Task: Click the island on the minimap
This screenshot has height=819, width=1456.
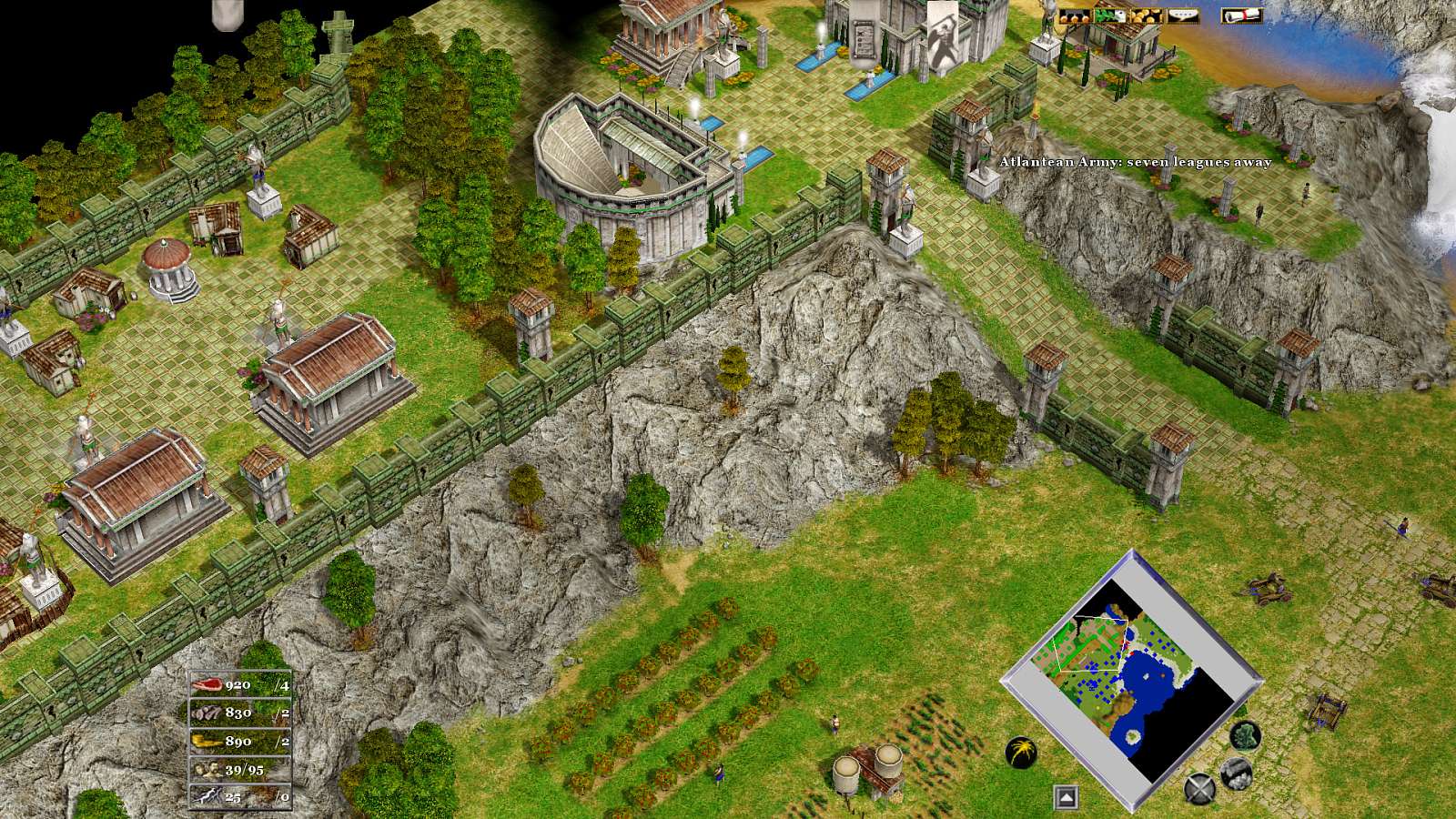Action: (x=1132, y=735)
